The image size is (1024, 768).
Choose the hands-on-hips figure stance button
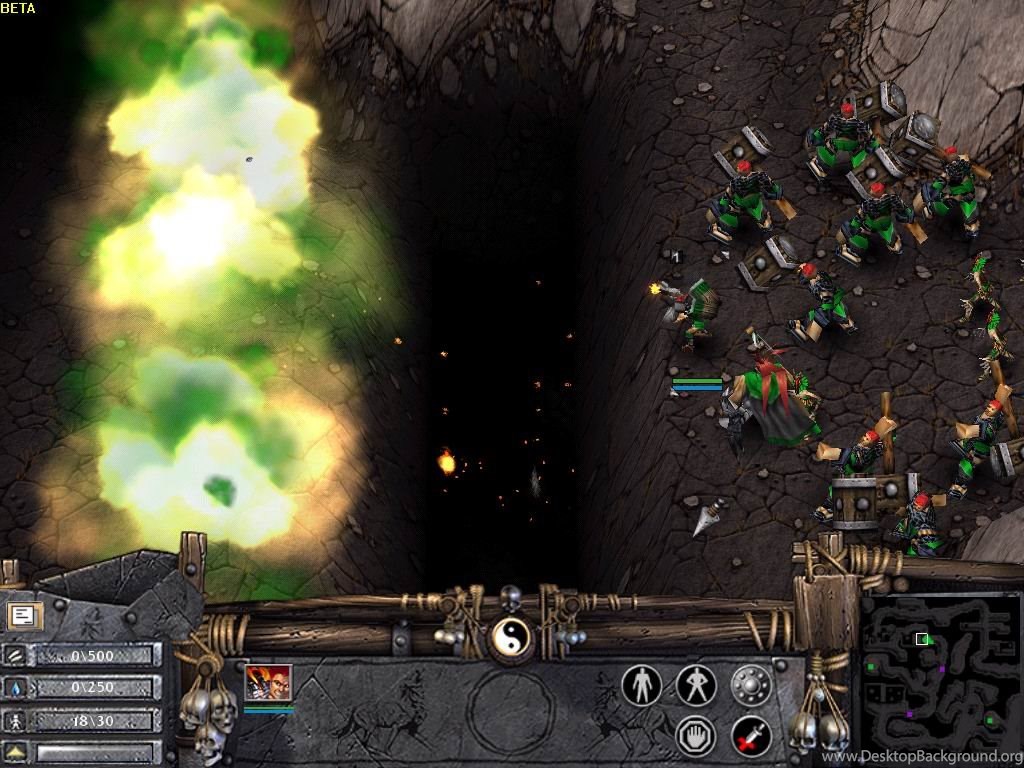(696, 685)
